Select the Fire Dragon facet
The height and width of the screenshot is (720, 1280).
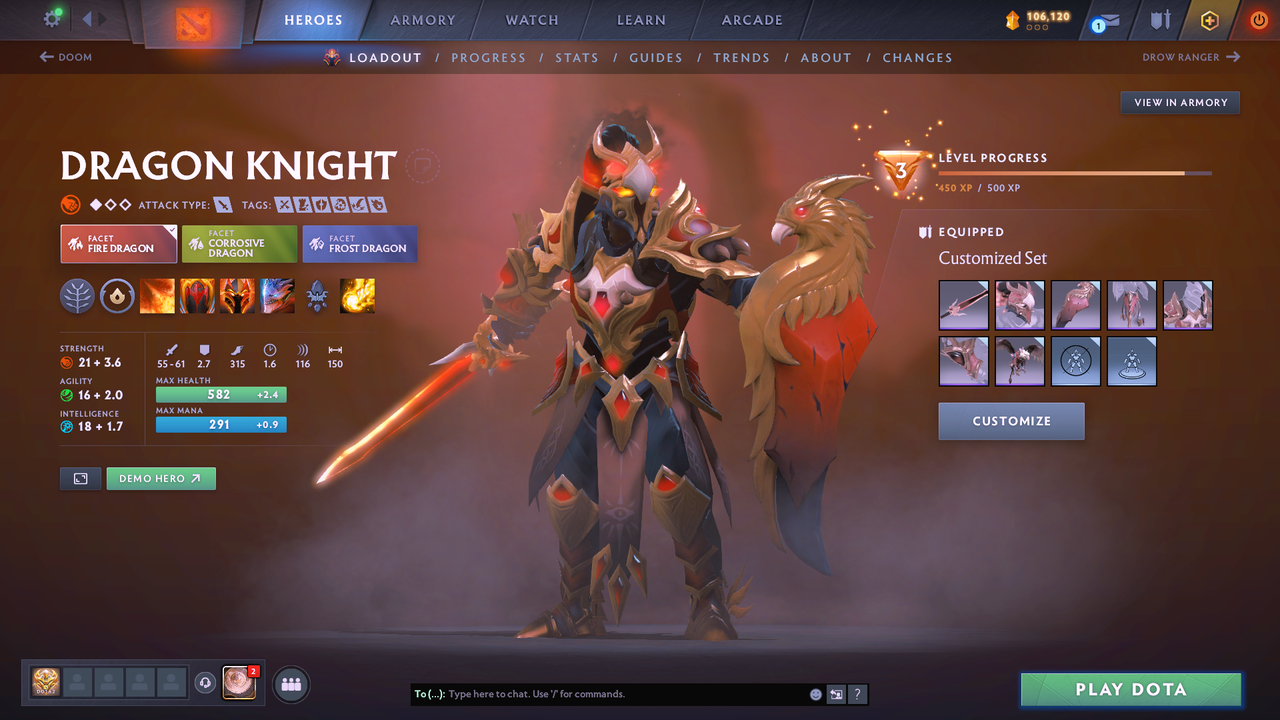pos(118,243)
